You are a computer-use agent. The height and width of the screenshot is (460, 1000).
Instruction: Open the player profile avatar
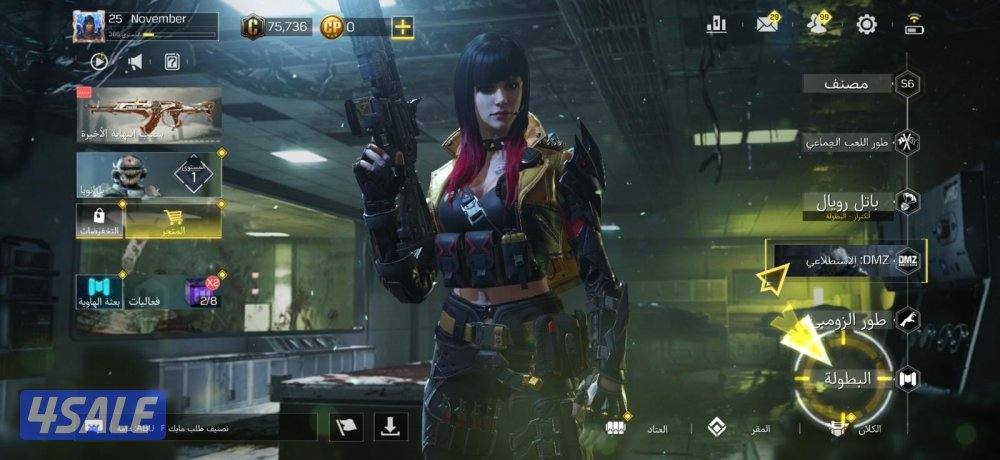[88, 26]
